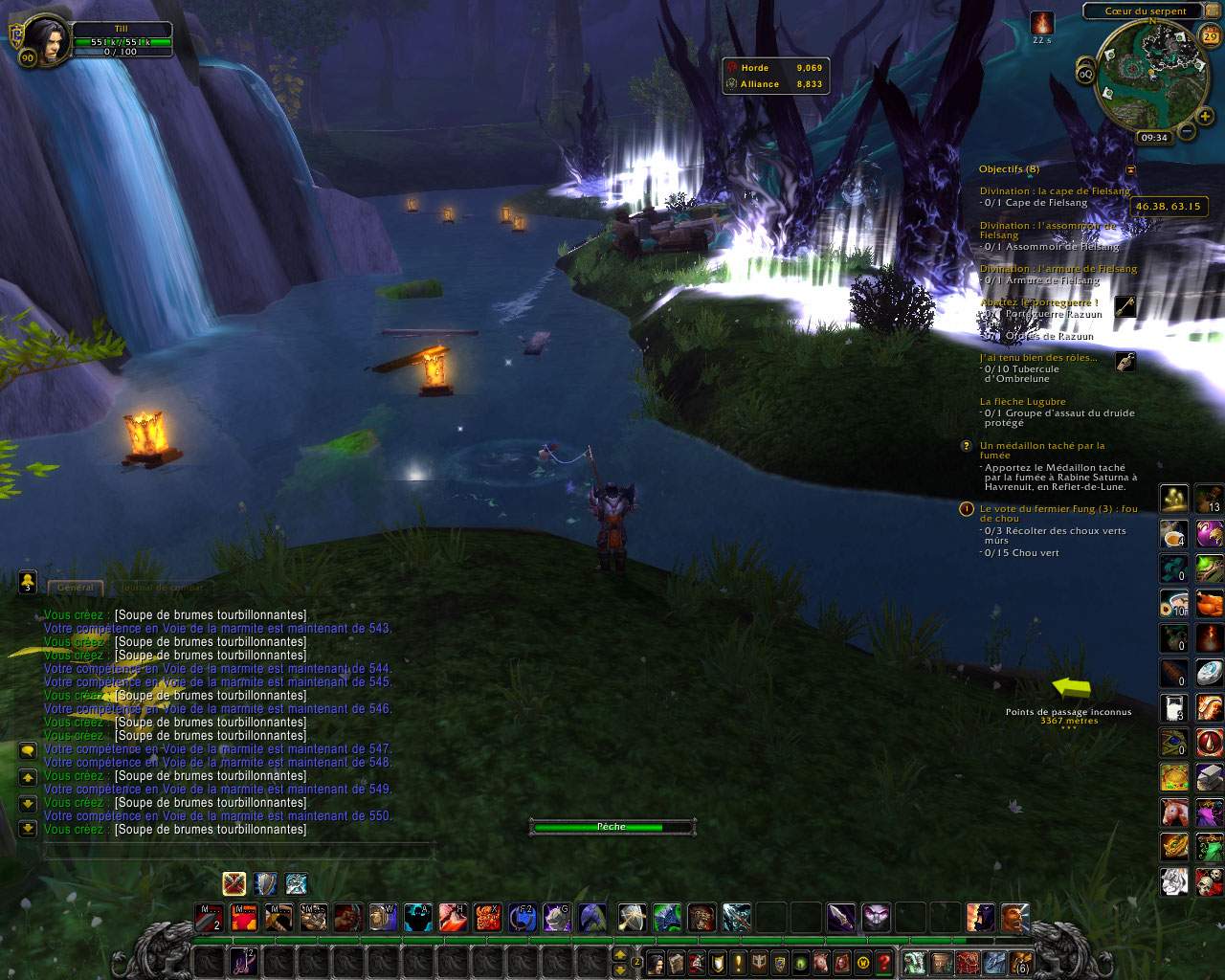Click the chat scroll-to-bottom arrow button
This screenshot has width=1225, height=980.
pos(28,828)
